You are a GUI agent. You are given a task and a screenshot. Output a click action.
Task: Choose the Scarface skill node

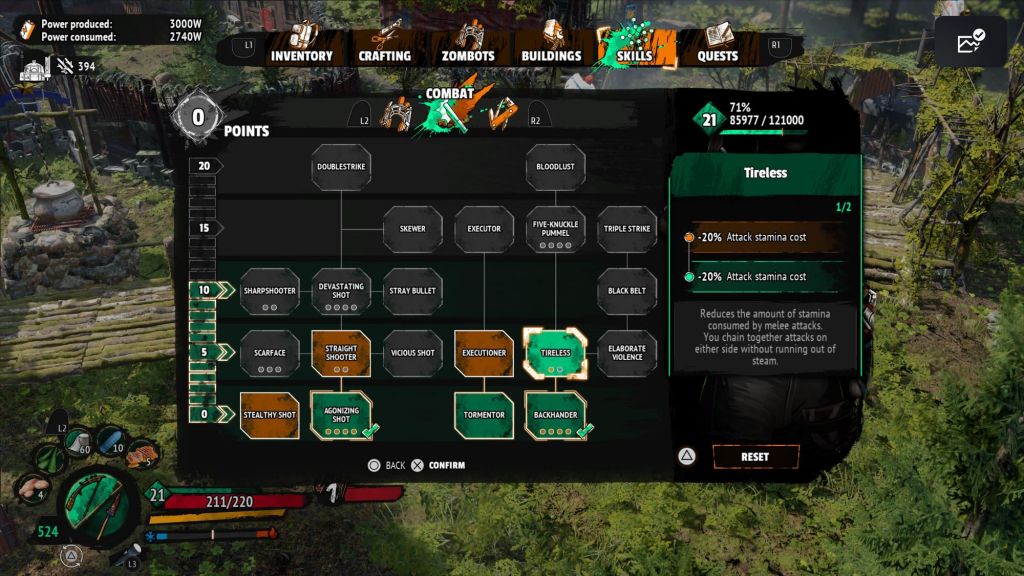(x=270, y=353)
